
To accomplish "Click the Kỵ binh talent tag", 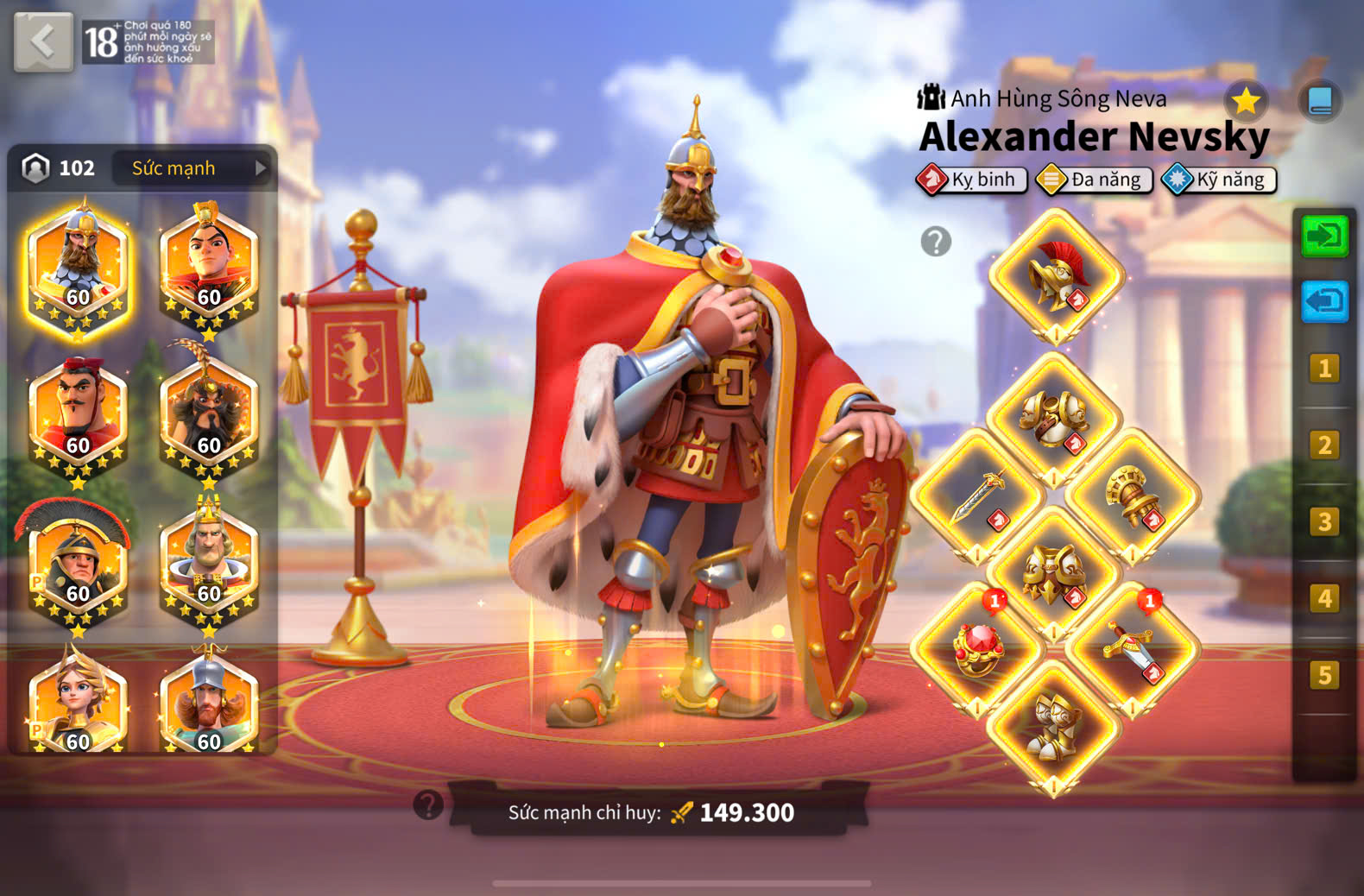I will (x=973, y=180).
